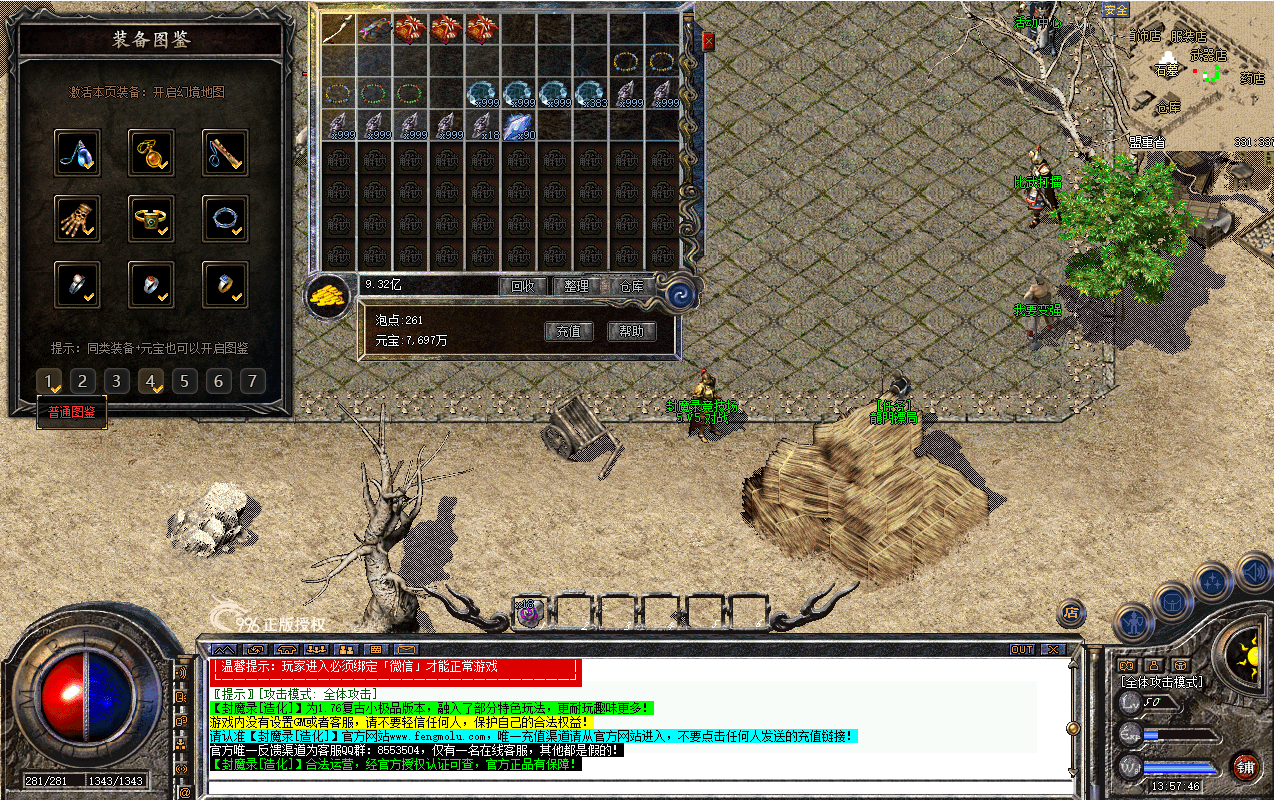This screenshot has width=1274, height=800.
Task: Open the character panel warrior icon
Action: coord(1133,622)
